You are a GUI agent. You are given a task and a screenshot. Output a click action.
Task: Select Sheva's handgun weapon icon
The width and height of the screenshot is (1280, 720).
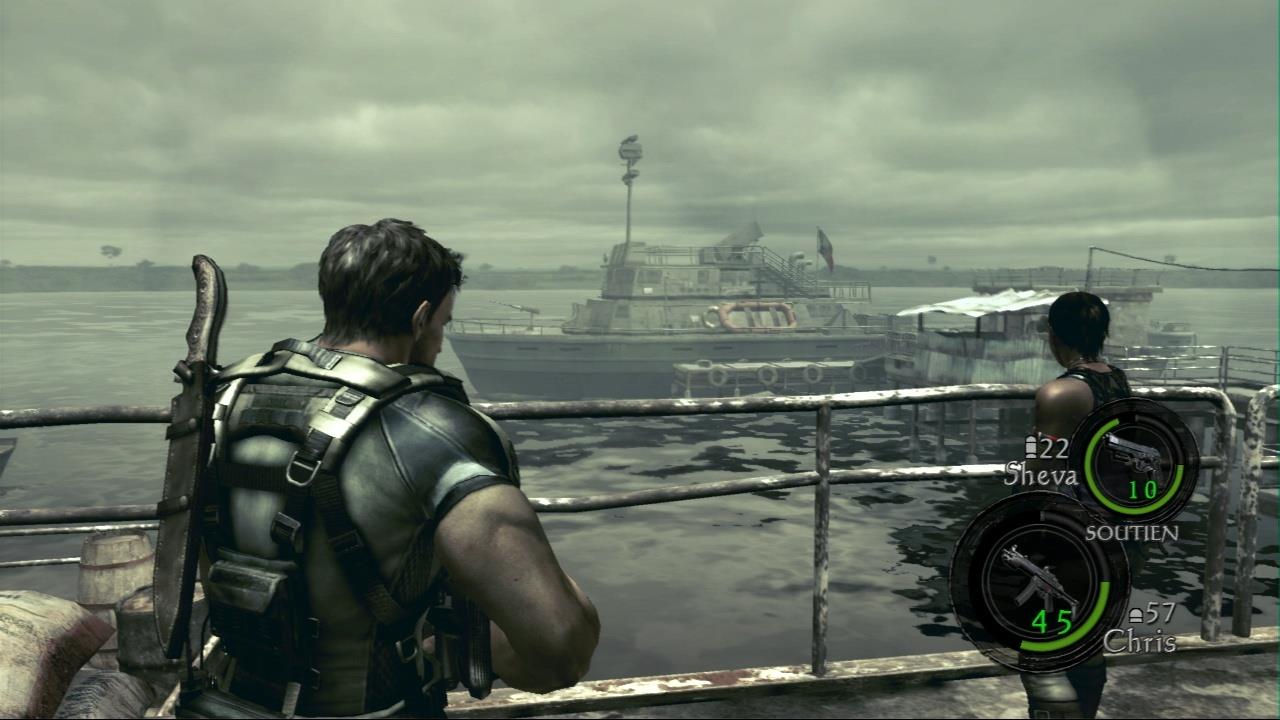(1133, 456)
